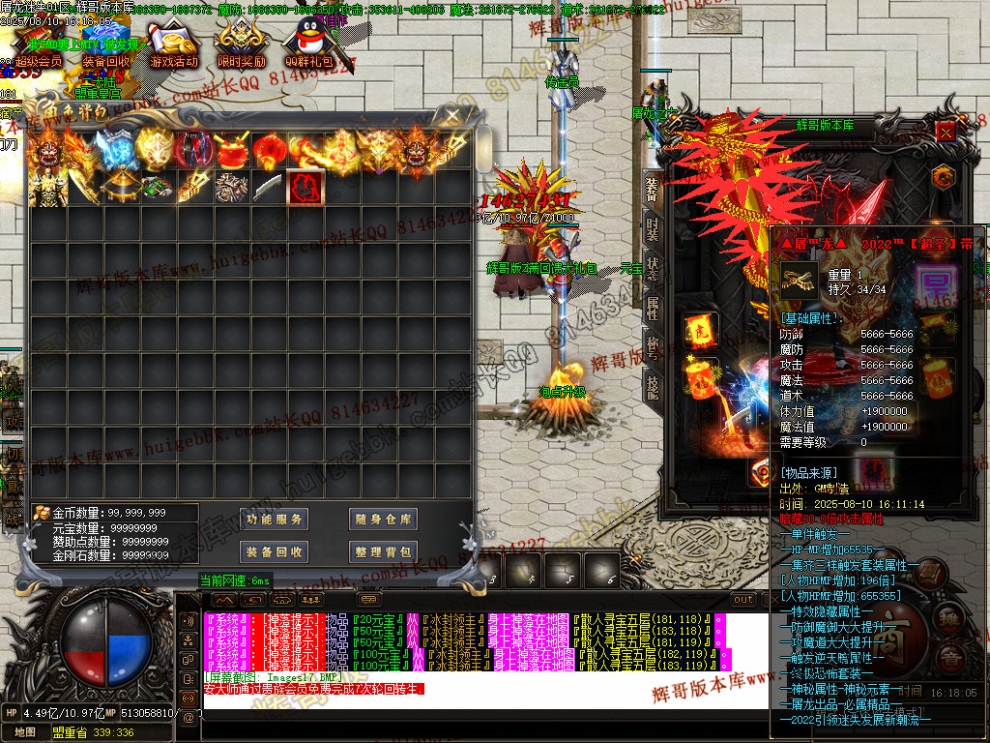The height and width of the screenshot is (743, 990).
Task: Switch to the 属性 attributes tab
Action: [x=652, y=305]
